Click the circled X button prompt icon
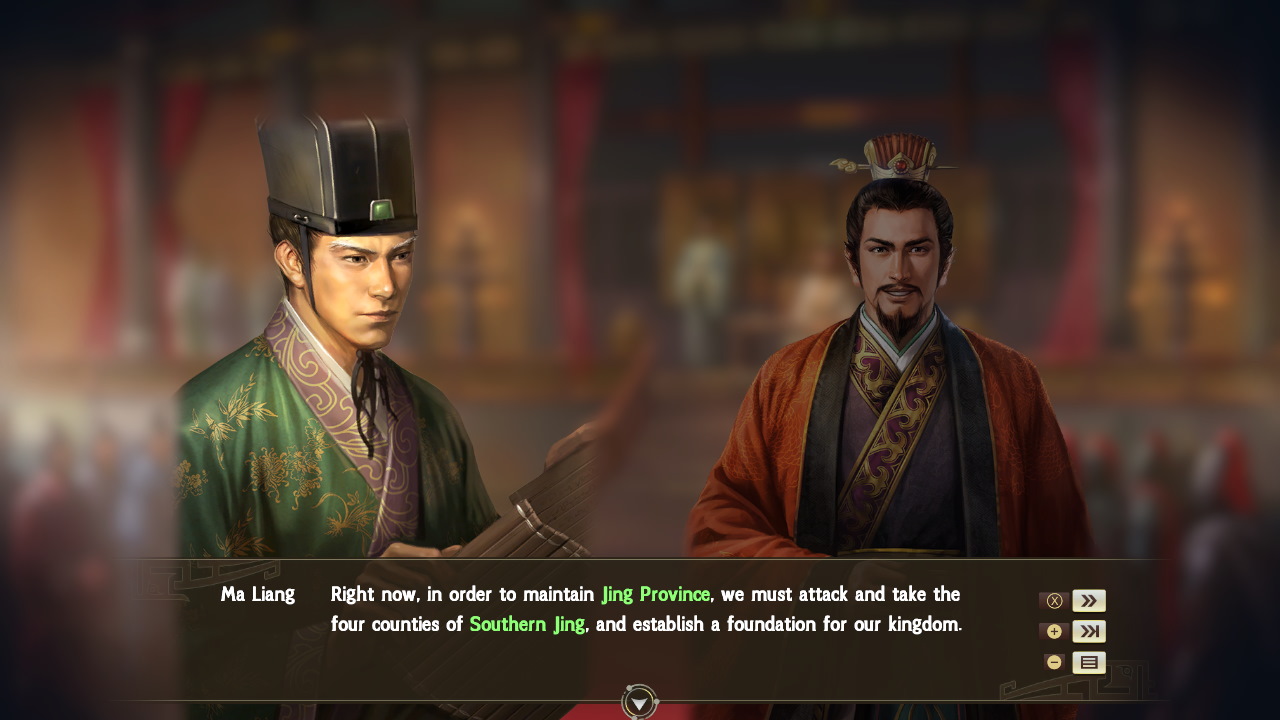 click(1054, 600)
